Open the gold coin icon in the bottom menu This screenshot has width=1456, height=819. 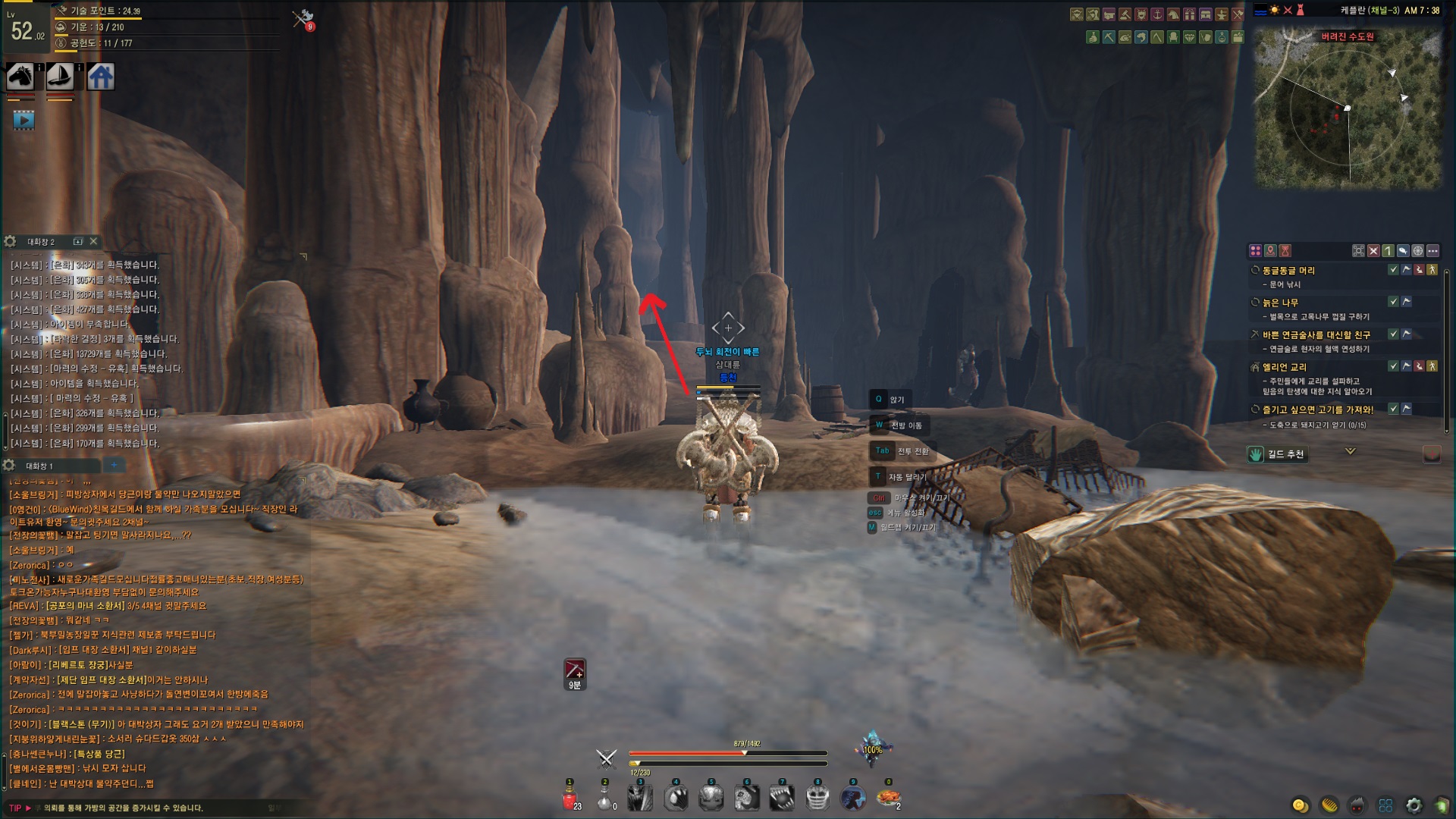[x=1300, y=805]
